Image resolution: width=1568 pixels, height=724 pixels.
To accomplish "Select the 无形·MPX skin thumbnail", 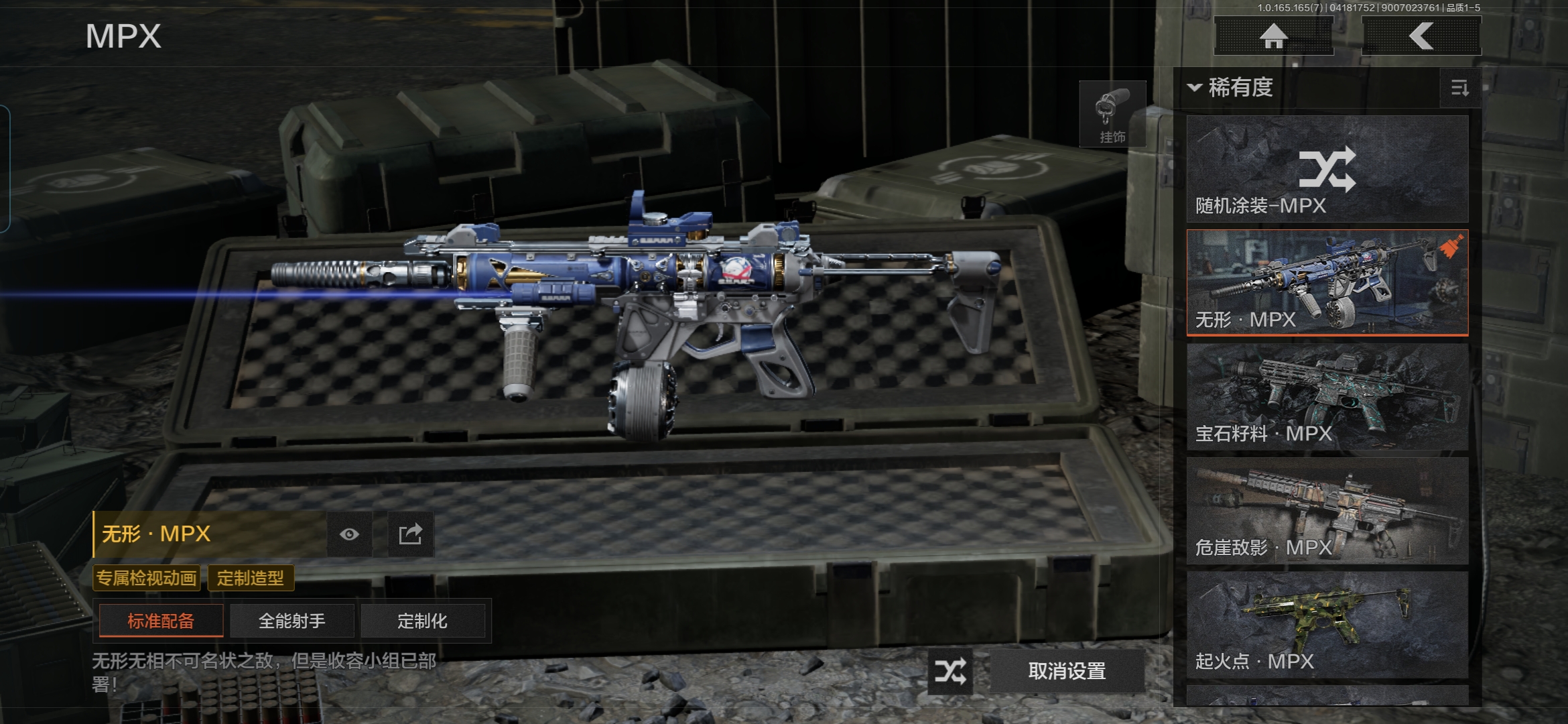I will (1327, 282).
